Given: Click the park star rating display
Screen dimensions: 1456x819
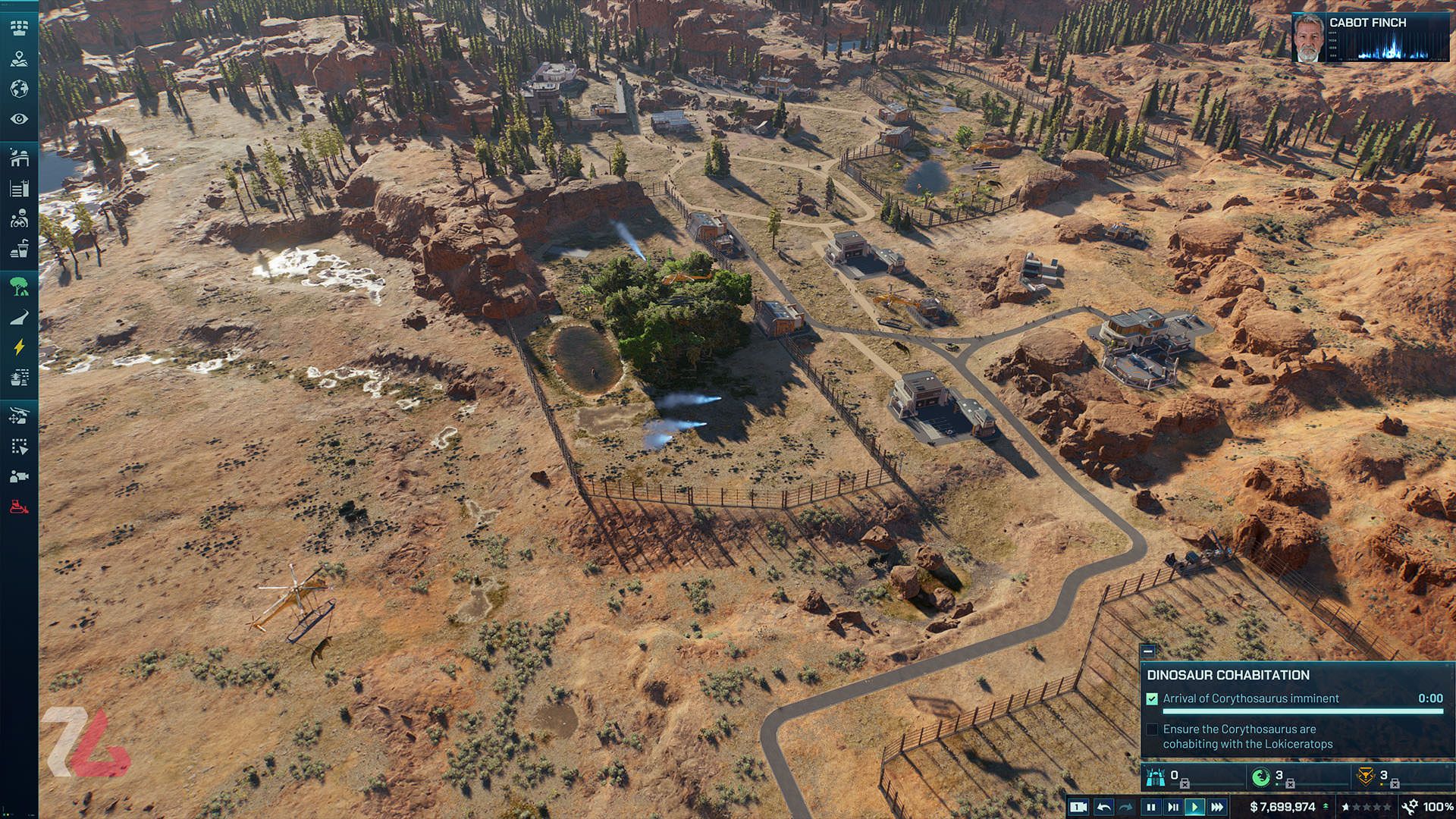Looking at the screenshot, I should [x=1367, y=807].
